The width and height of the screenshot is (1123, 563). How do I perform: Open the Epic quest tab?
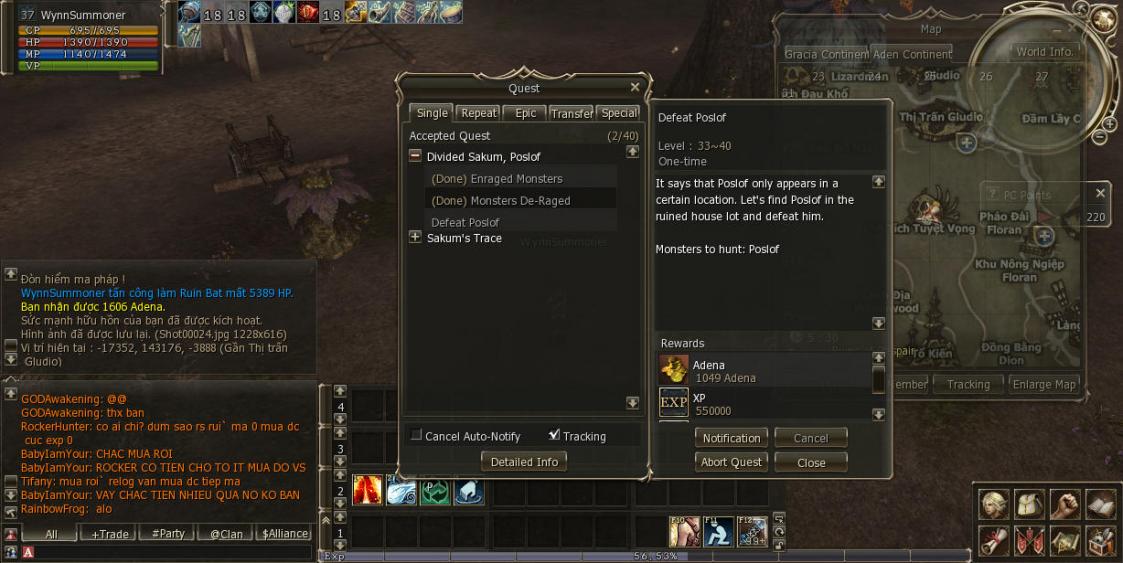click(x=525, y=113)
